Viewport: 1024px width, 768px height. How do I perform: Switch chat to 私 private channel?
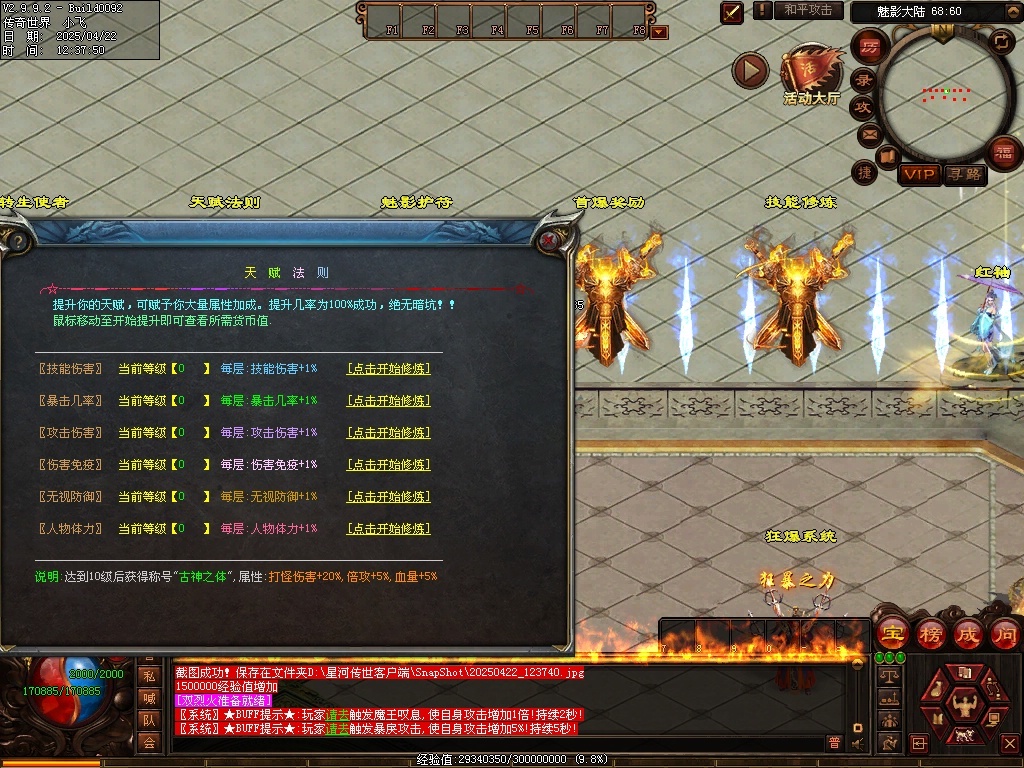149,677
